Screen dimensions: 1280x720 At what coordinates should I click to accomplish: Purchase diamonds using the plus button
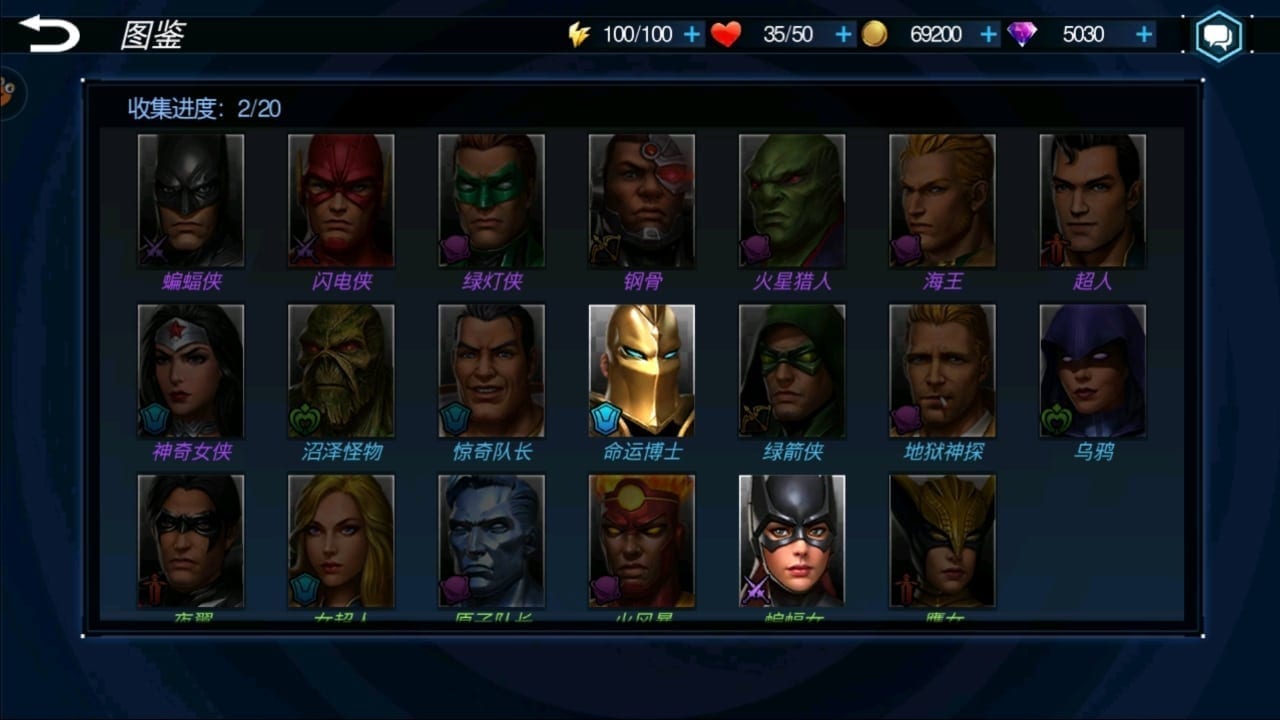(x=1144, y=35)
